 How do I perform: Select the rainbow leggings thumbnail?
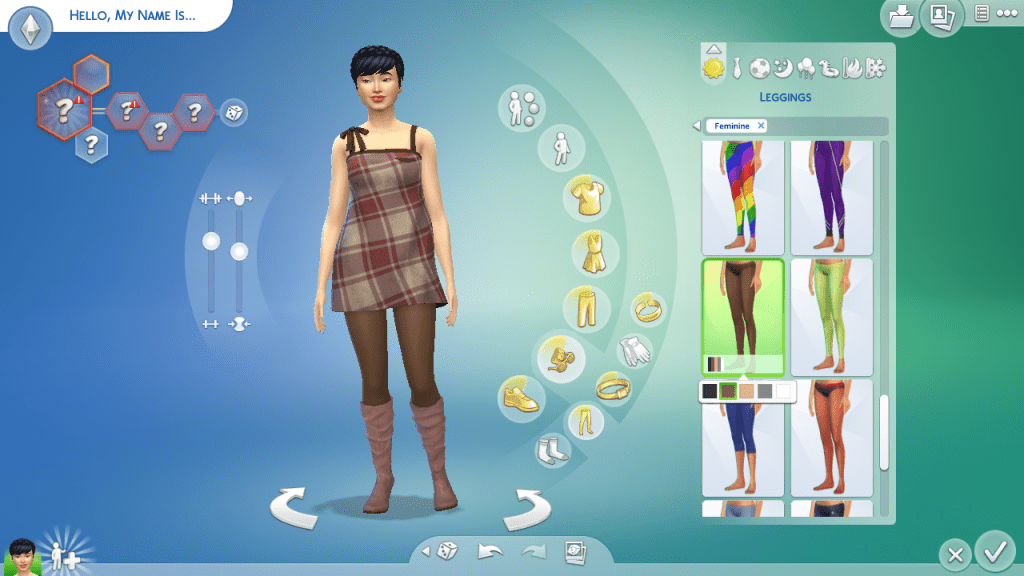tap(742, 197)
